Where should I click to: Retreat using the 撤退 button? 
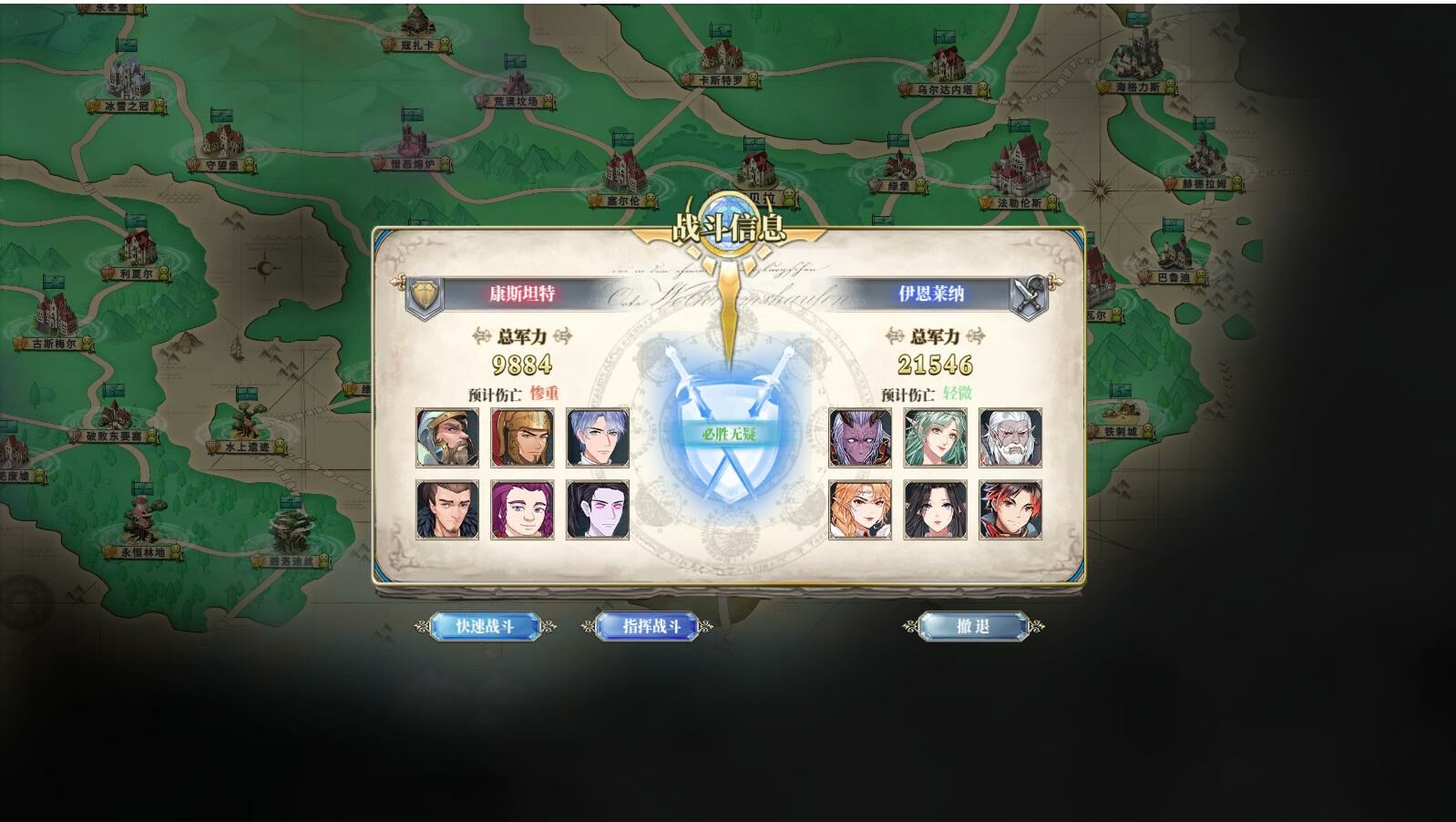(973, 626)
